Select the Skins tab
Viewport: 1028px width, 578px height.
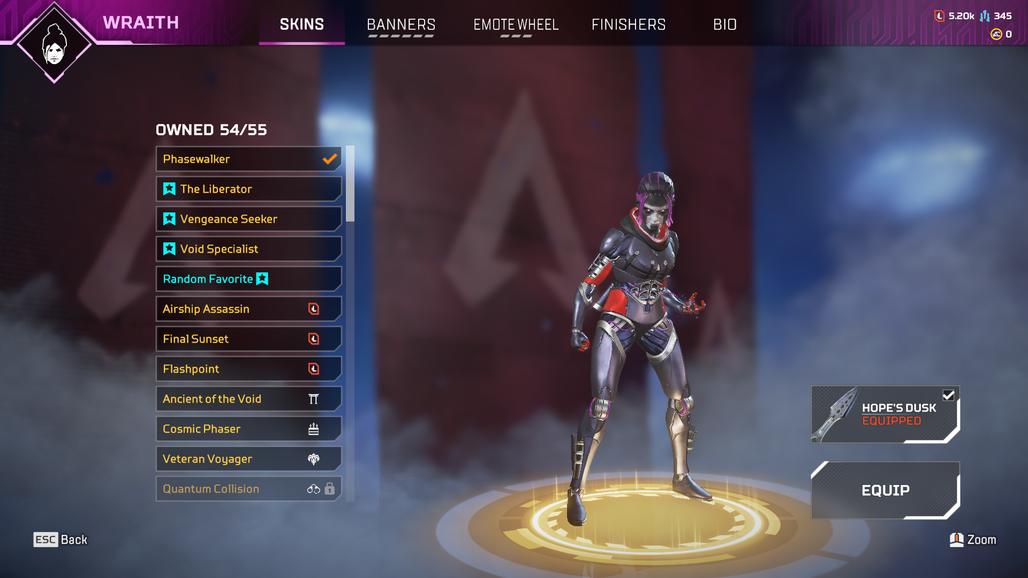[x=301, y=24]
